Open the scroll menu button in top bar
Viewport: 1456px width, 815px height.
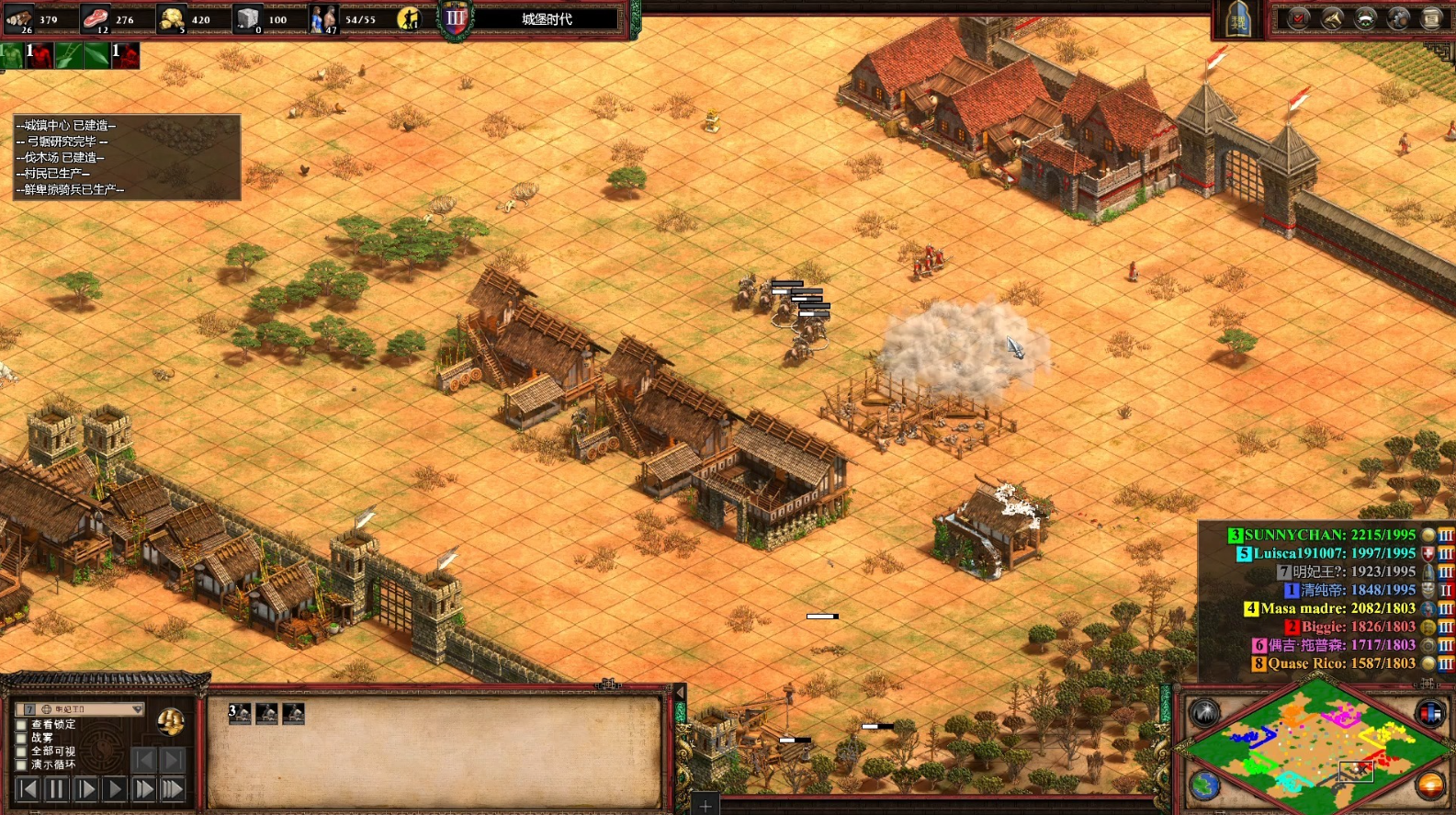pos(1432,18)
